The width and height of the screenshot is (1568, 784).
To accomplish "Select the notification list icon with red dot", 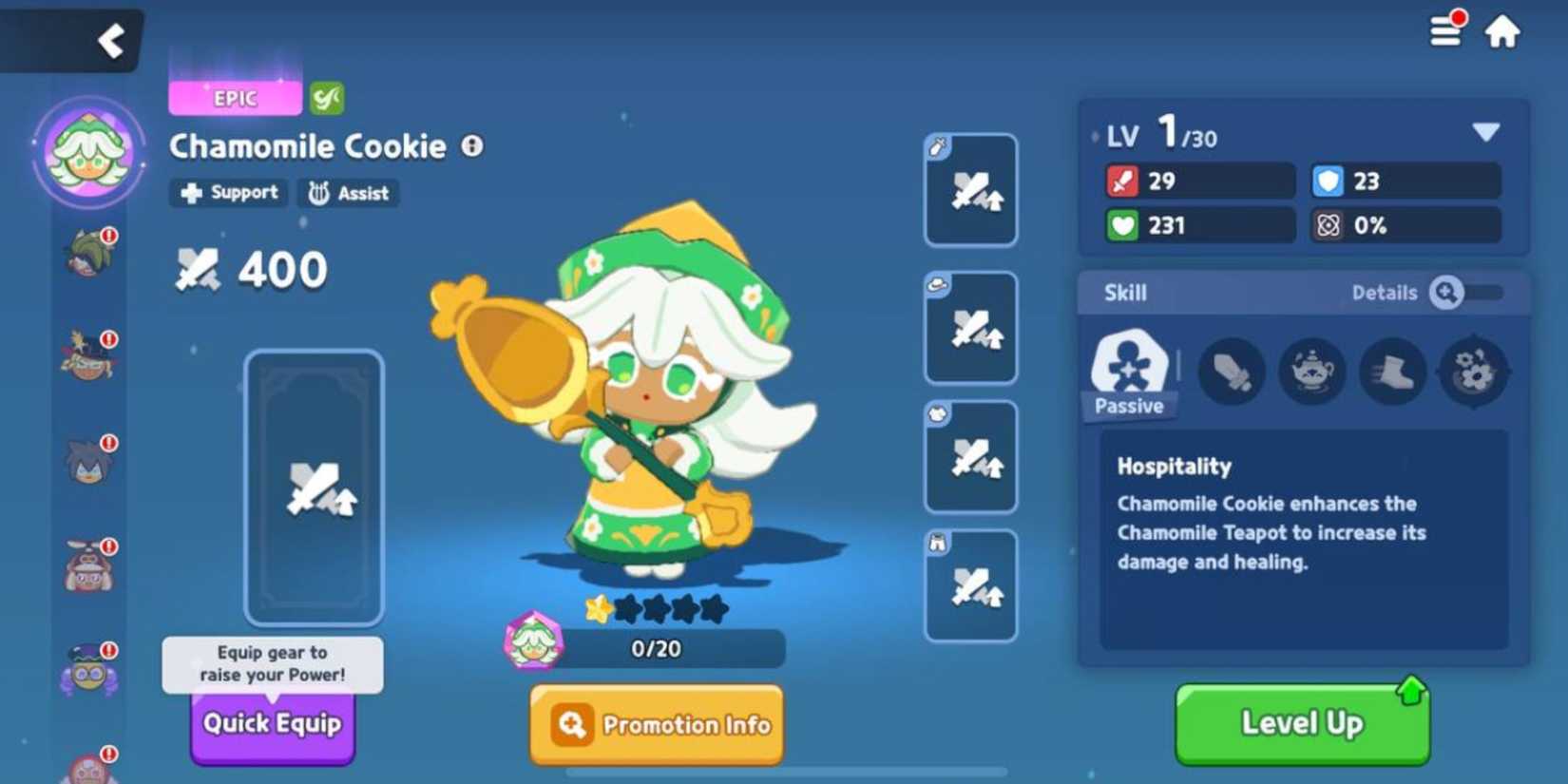I will 1444,29.
